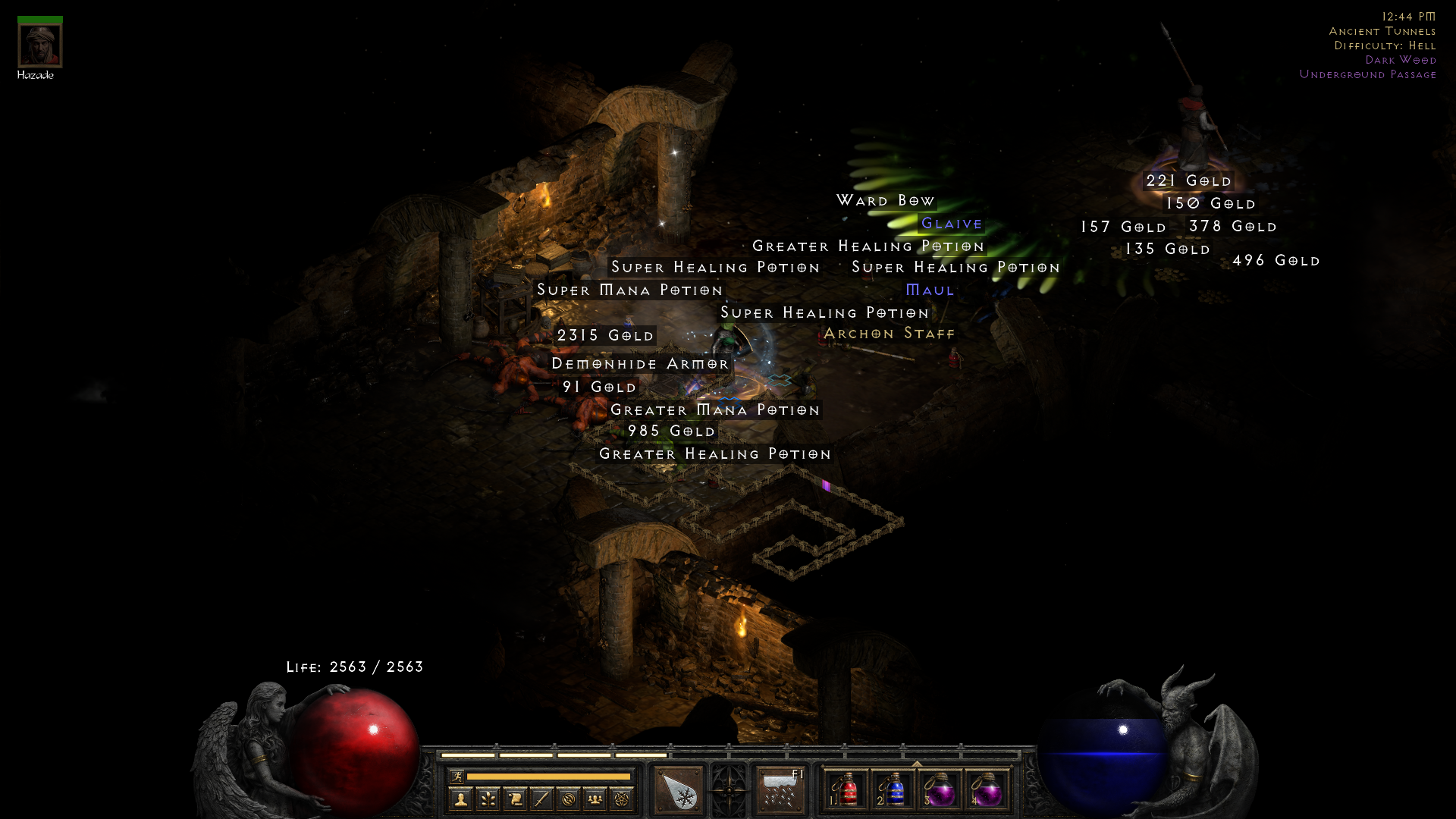Open the quest log scroll icon

point(513,797)
